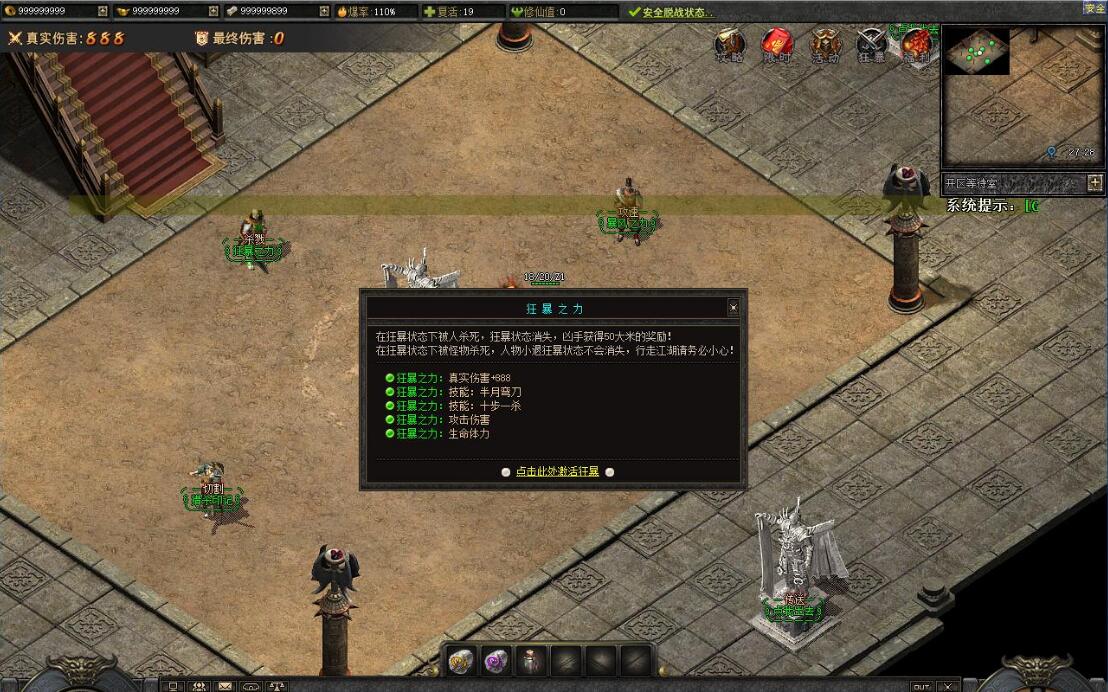Image resolution: width=1108 pixels, height=692 pixels.
Task: Click the 点击此处激活狂暴 activation link
Action: click(x=557, y=471)
